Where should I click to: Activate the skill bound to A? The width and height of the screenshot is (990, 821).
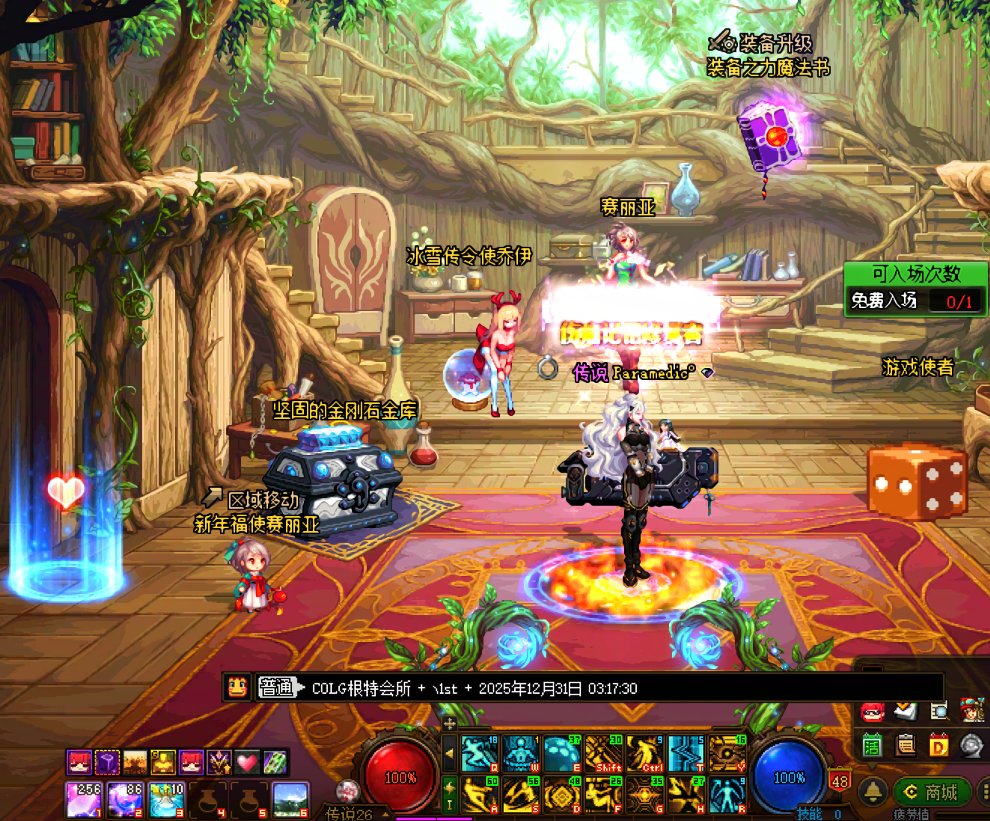tap(478, 794)
